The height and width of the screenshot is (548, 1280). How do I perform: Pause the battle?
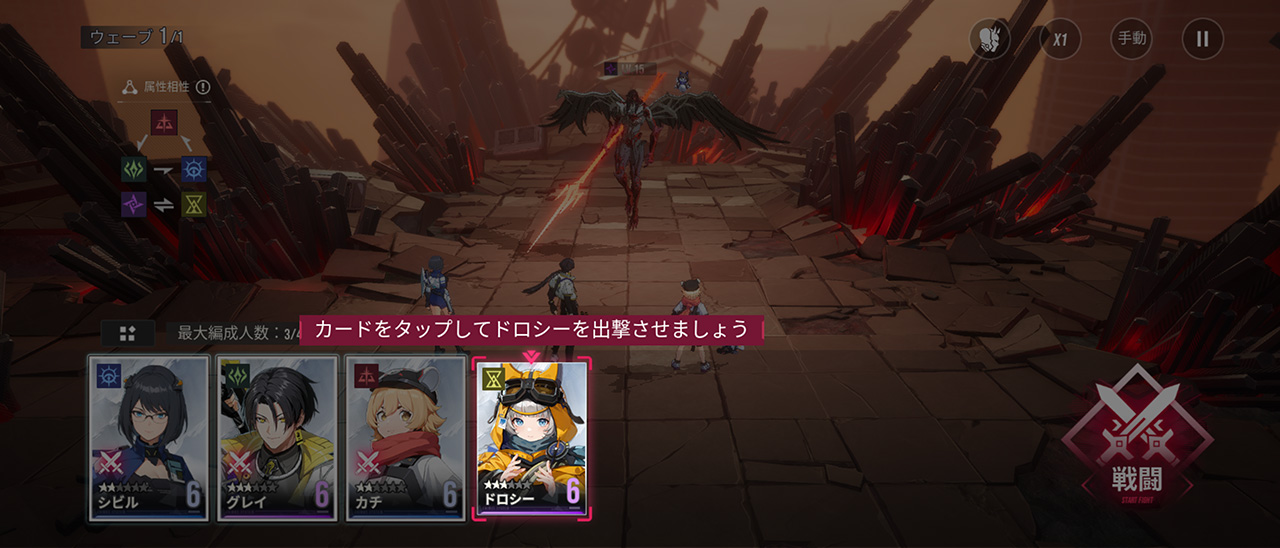(x=1202, y=39)
